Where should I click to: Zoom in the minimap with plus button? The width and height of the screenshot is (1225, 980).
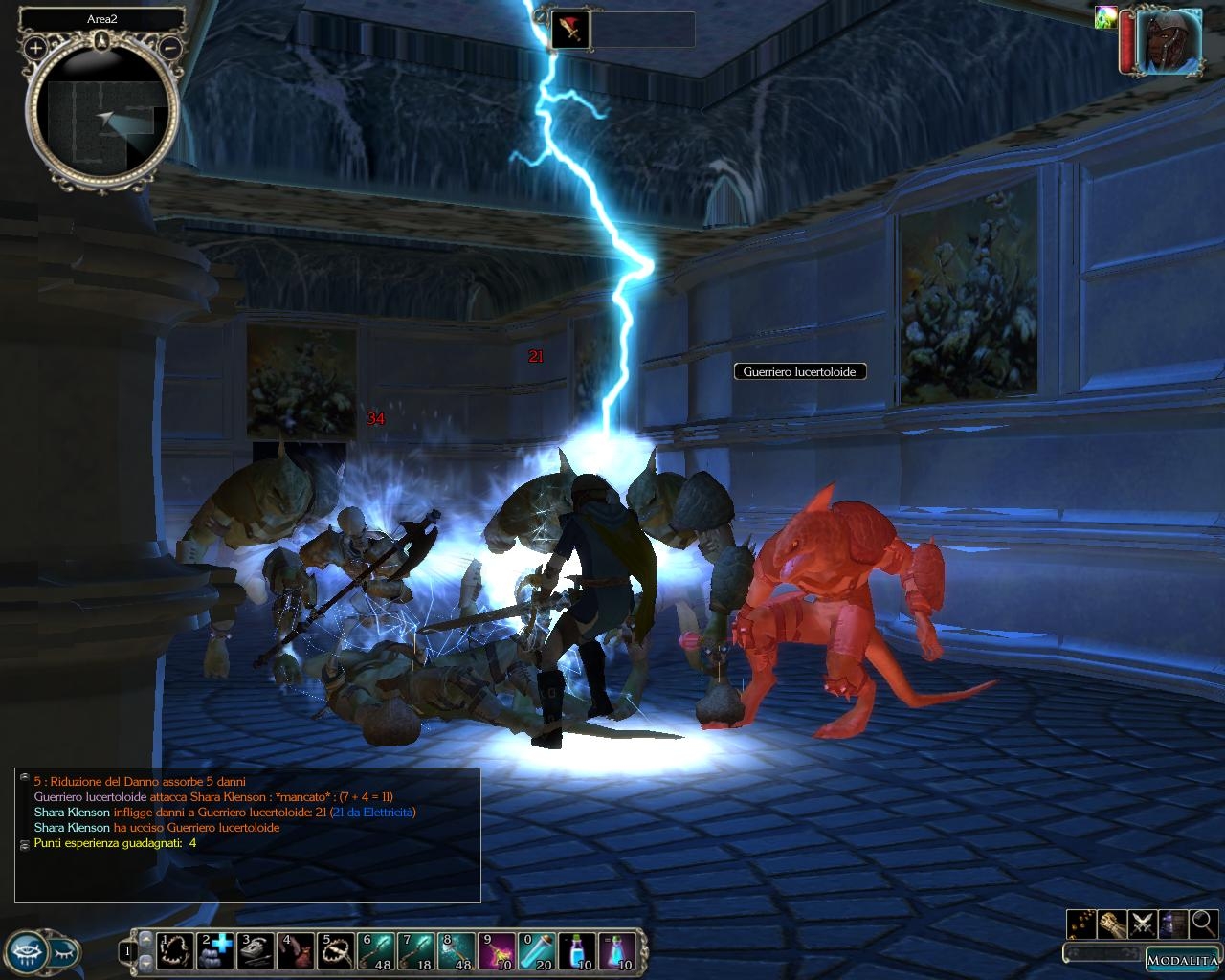point(35,46)
